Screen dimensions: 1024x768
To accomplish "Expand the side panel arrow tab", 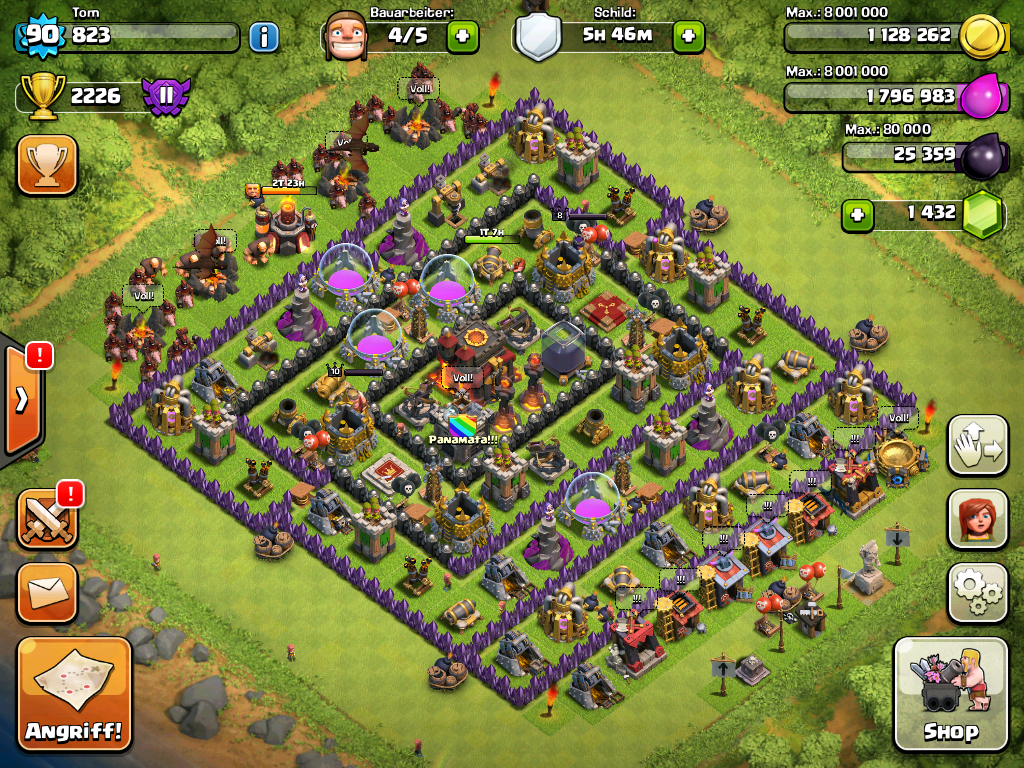I will coord(21,400).
